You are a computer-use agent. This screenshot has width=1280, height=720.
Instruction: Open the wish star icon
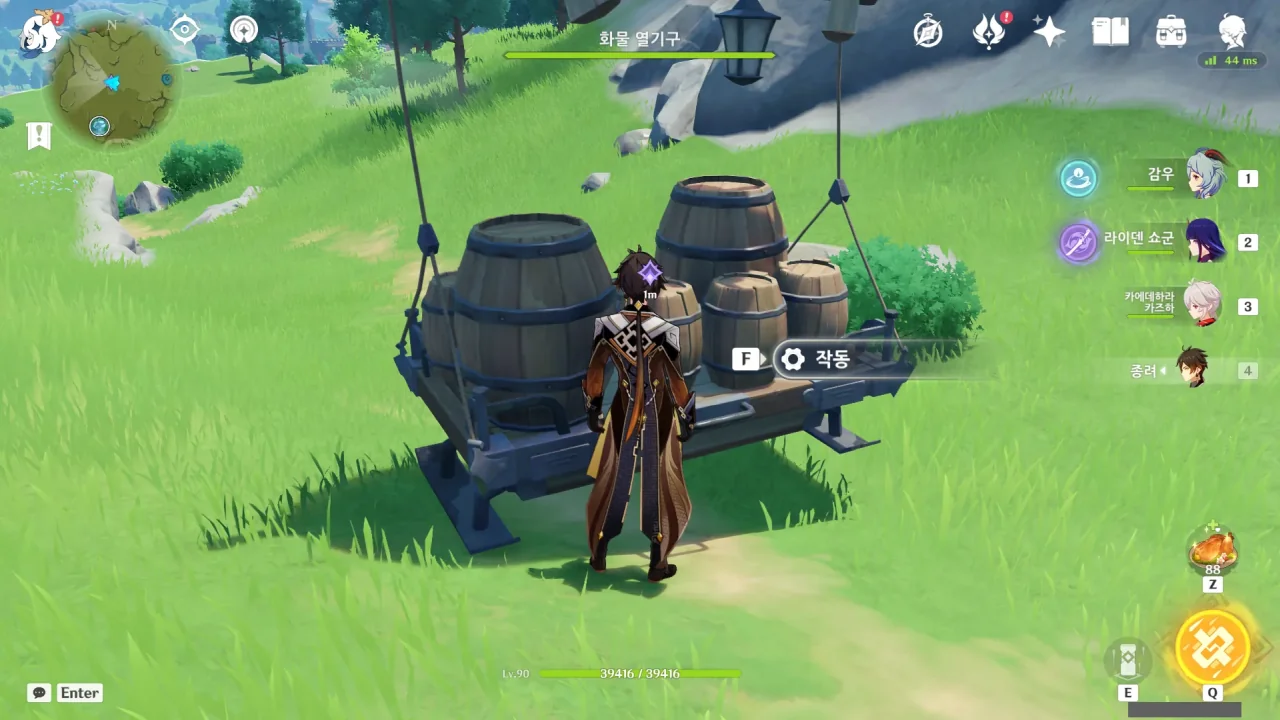tap(1049, 32)
